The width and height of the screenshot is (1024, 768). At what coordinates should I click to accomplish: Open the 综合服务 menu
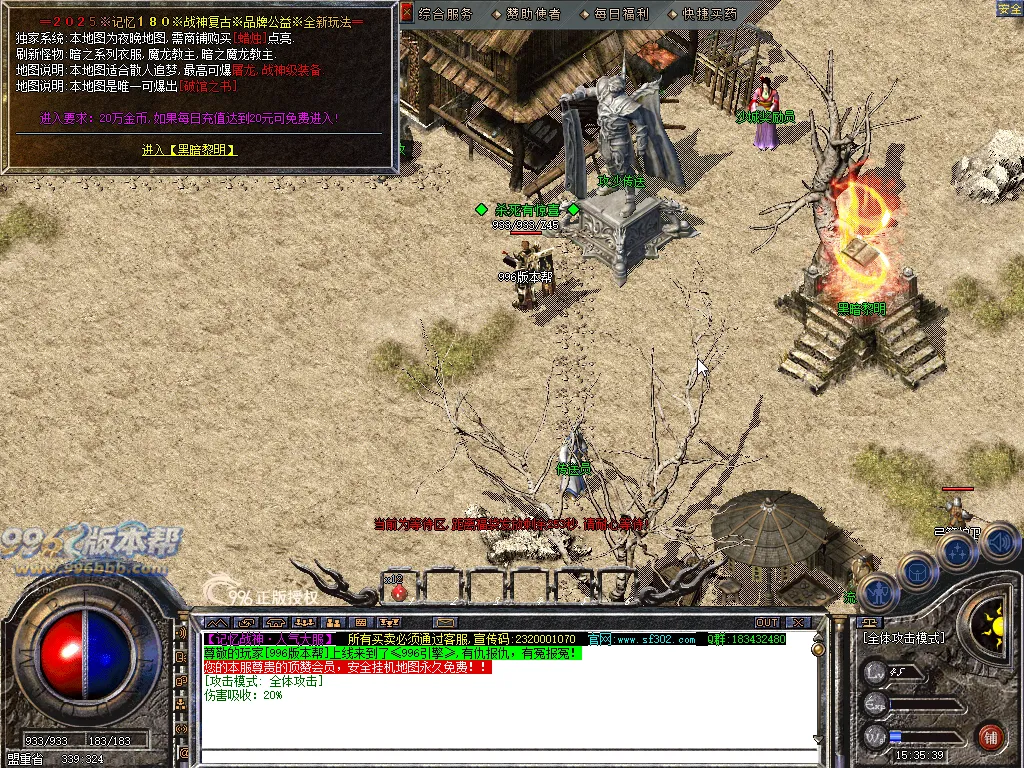(x=445, y=14)
